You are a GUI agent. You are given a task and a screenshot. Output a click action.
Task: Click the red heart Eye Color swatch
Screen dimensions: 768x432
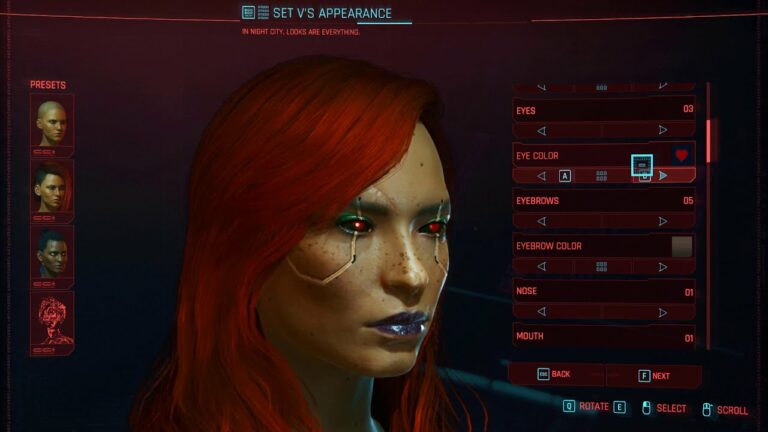pos(682,156)
